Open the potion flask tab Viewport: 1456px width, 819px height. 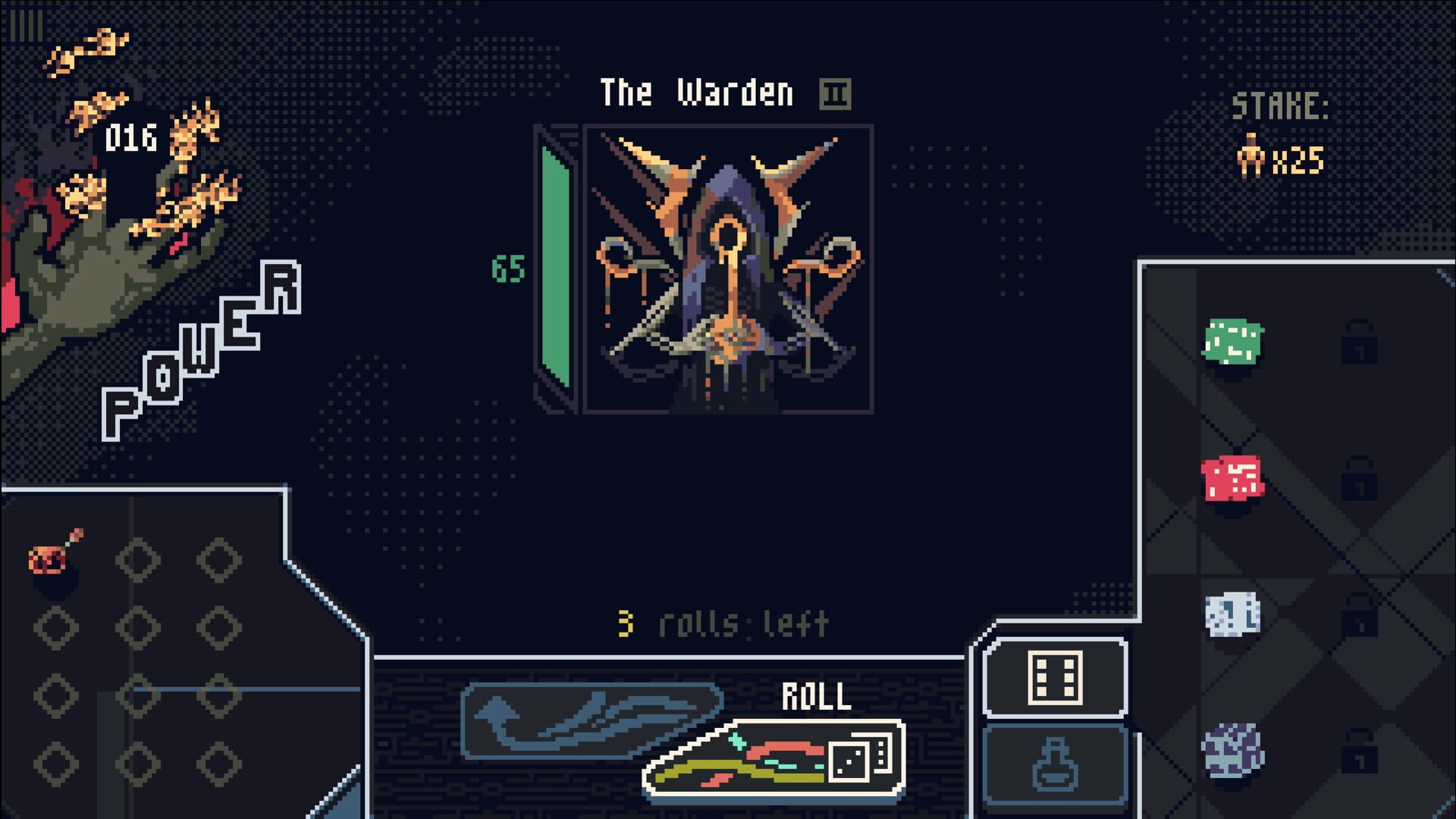coord(1055,766)
